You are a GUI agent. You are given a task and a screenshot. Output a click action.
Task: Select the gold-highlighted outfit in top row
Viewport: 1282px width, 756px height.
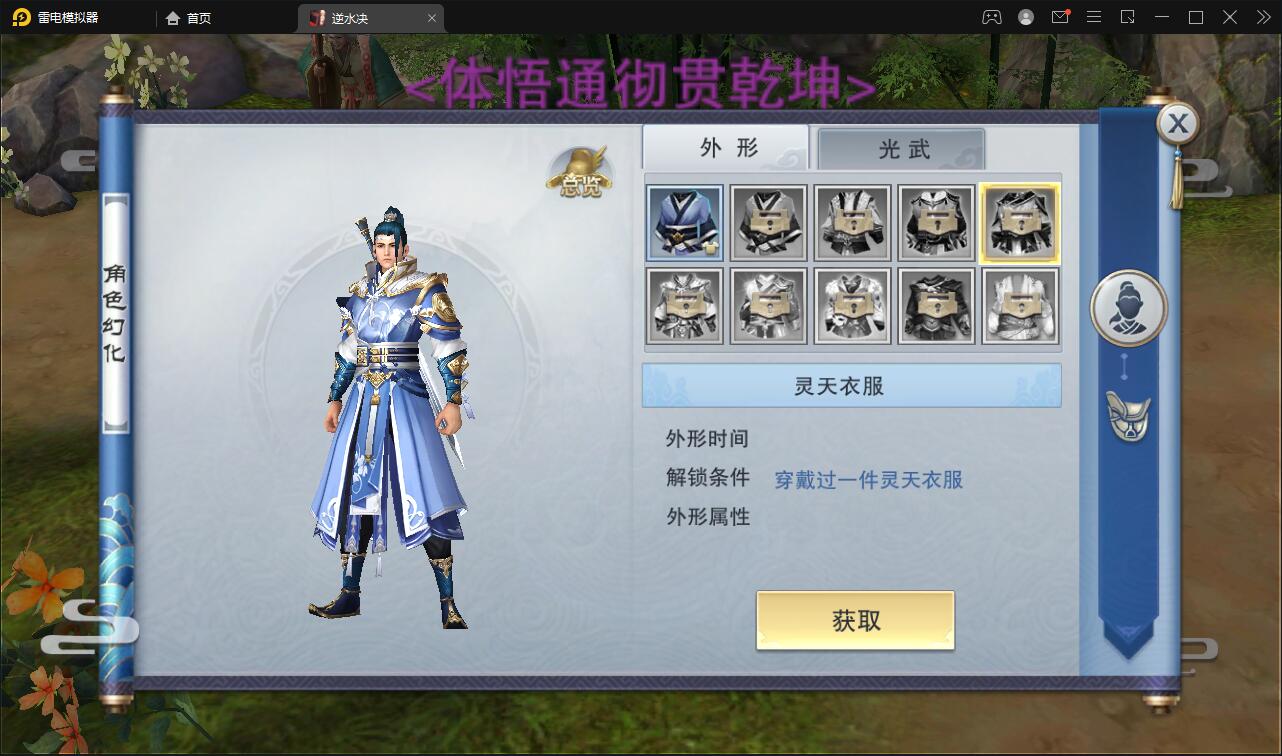pos(1020,222)
